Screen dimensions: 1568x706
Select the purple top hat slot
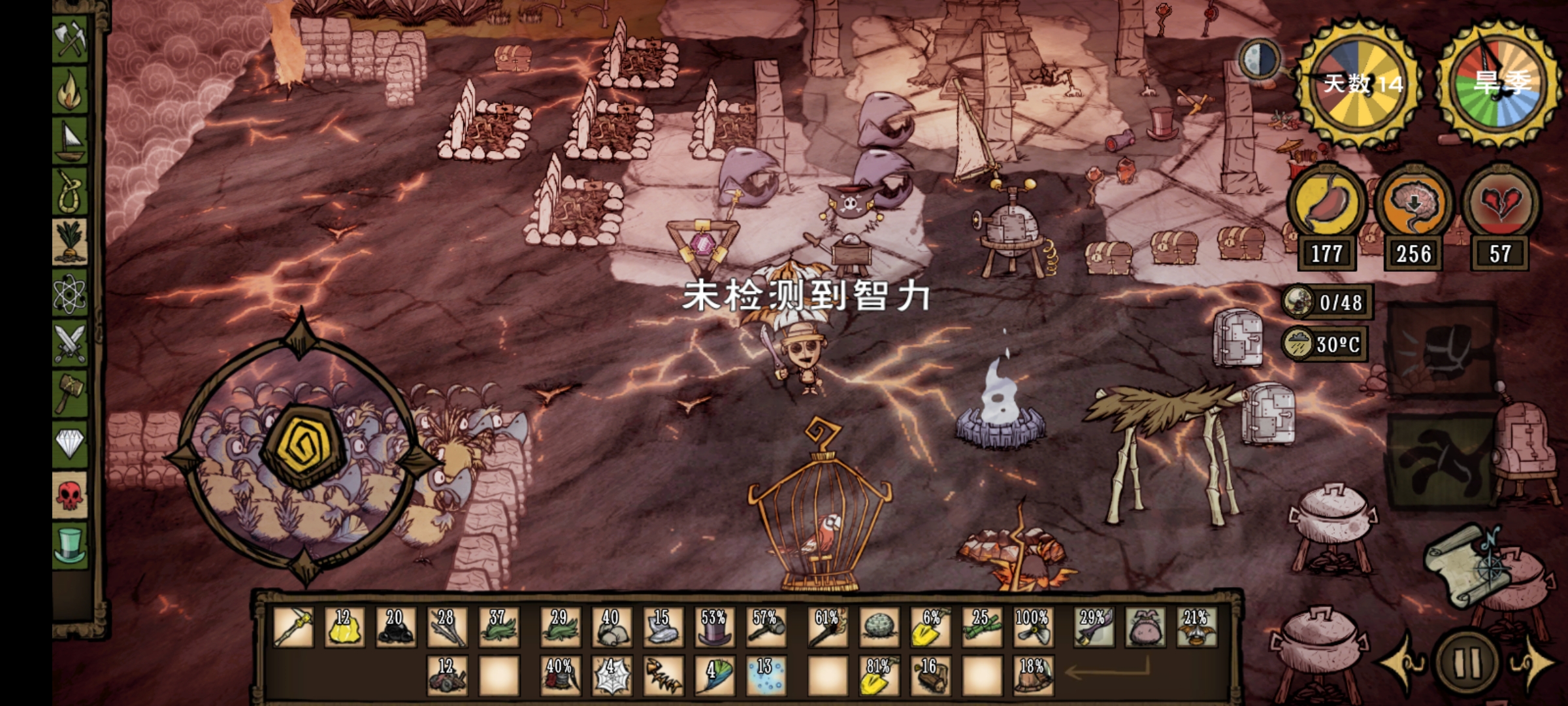tap(714, 628)
